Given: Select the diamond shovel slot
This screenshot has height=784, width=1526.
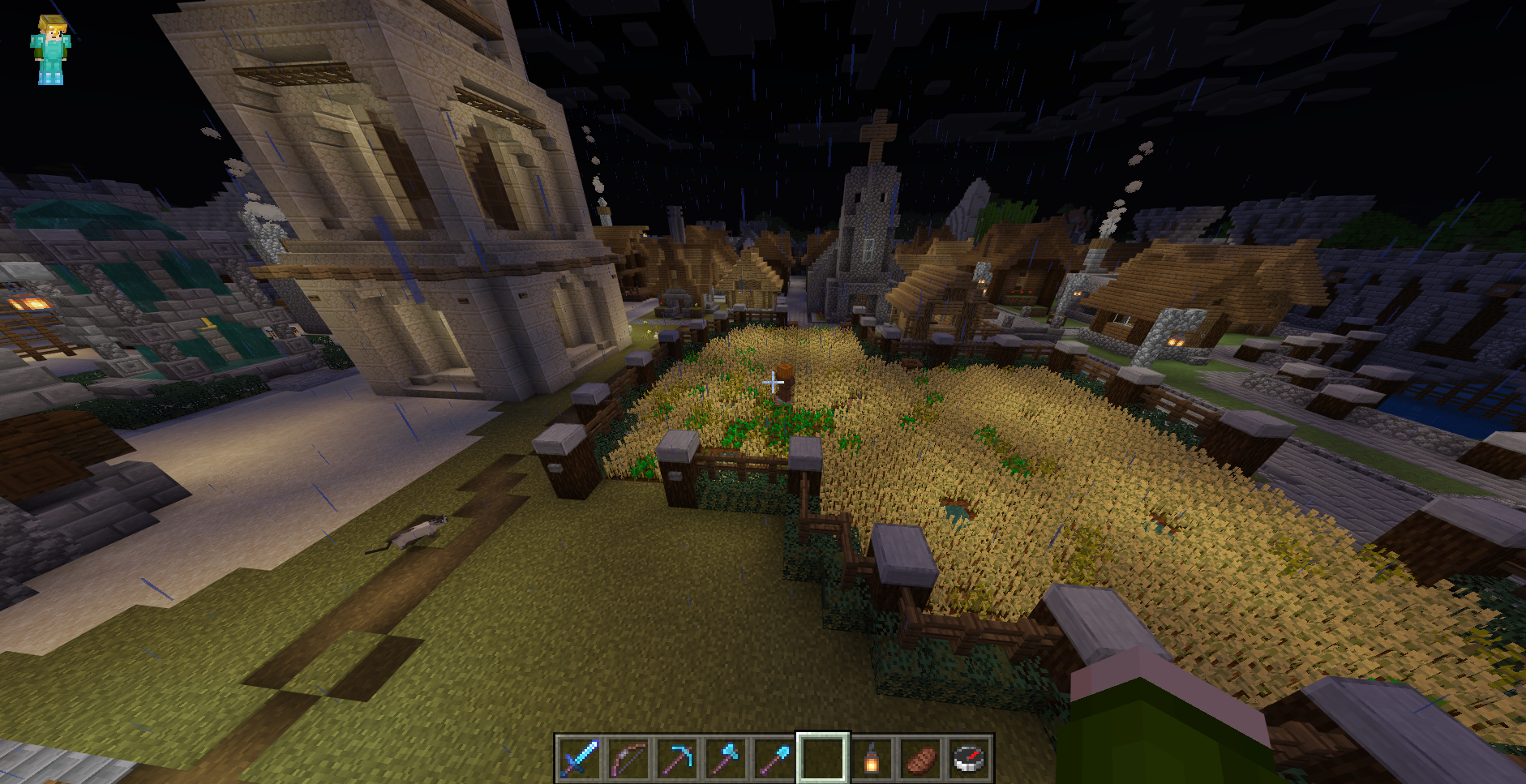Looking at the screenshot, I should coord(774,759).
